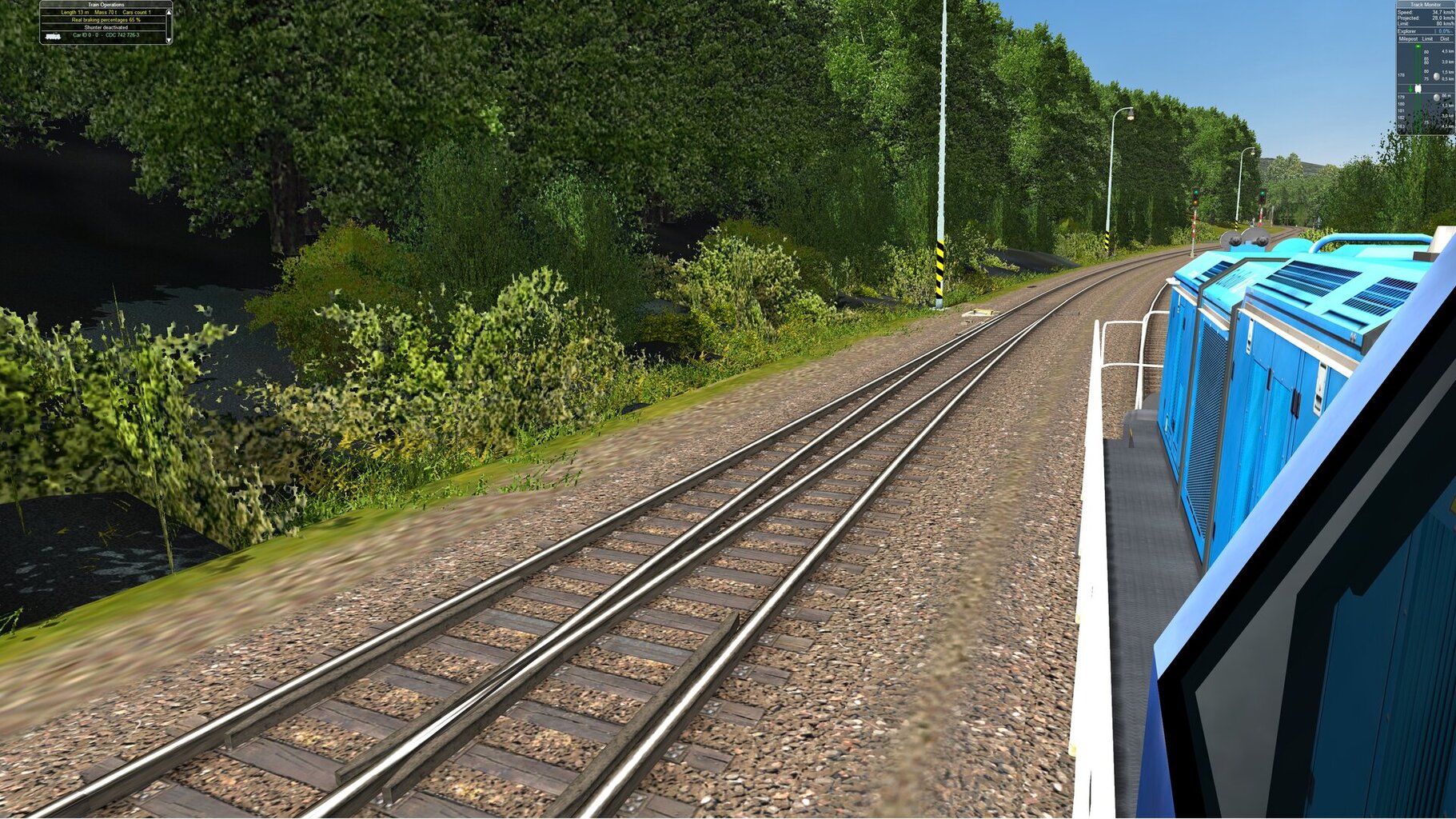
Task: Collapse the Track Monitor milepost list
Action: point(1408,38)
